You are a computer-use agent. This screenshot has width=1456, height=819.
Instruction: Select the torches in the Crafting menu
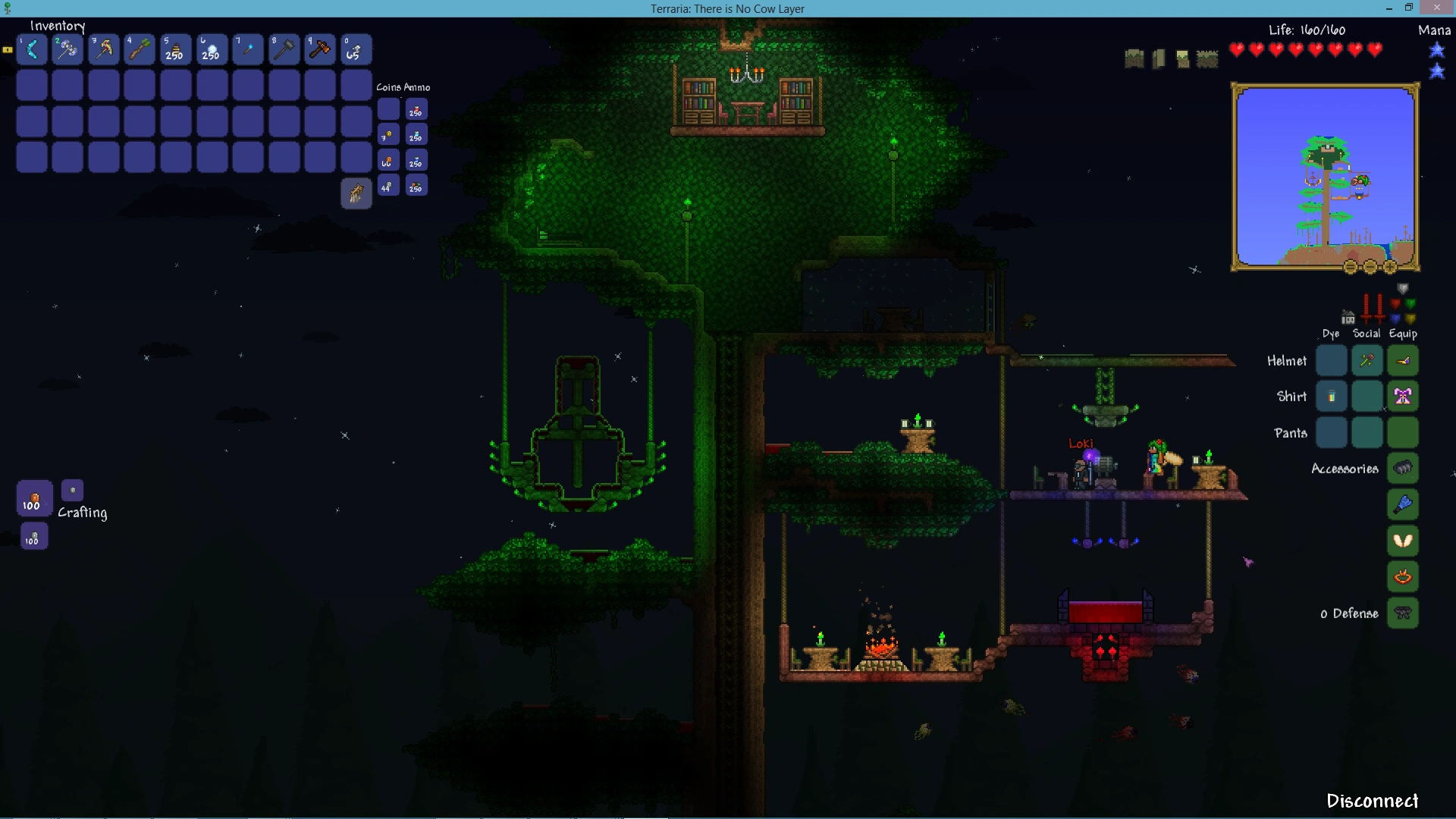tap(33, 499)
